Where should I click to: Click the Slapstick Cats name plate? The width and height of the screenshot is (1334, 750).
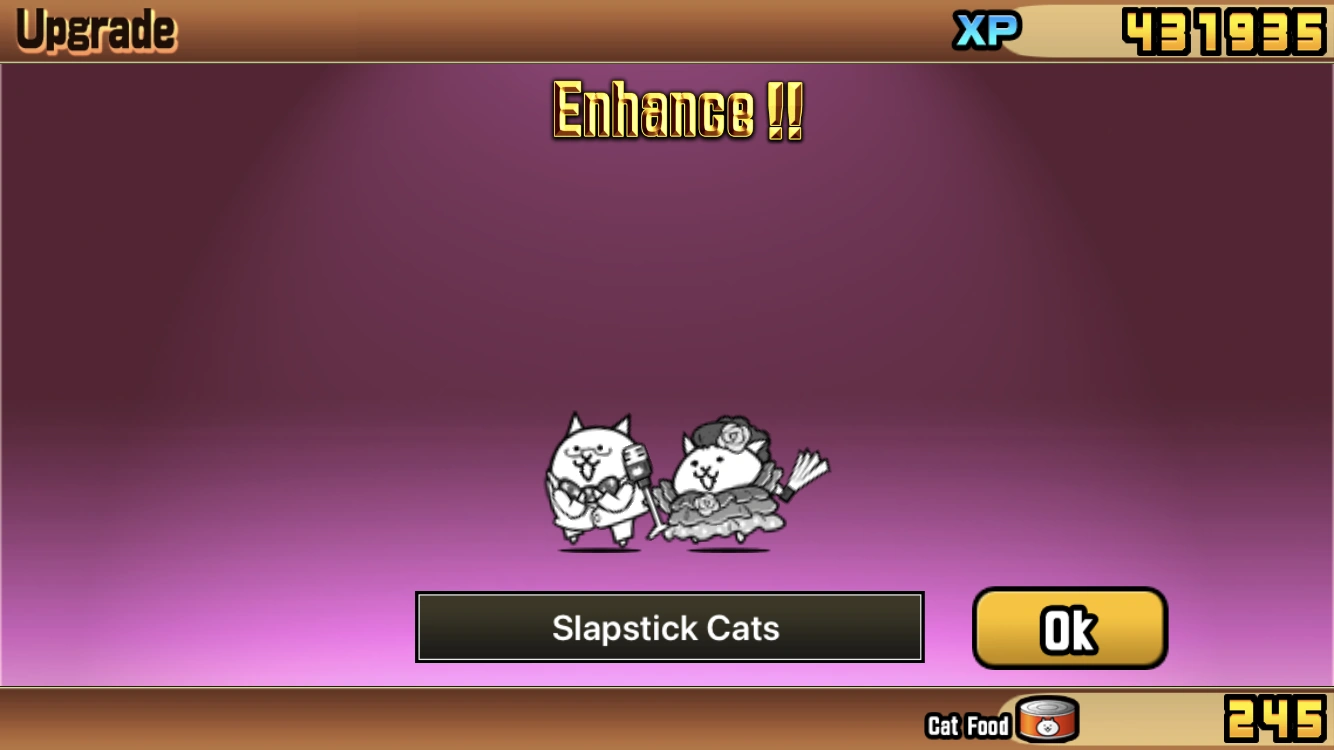669,628
